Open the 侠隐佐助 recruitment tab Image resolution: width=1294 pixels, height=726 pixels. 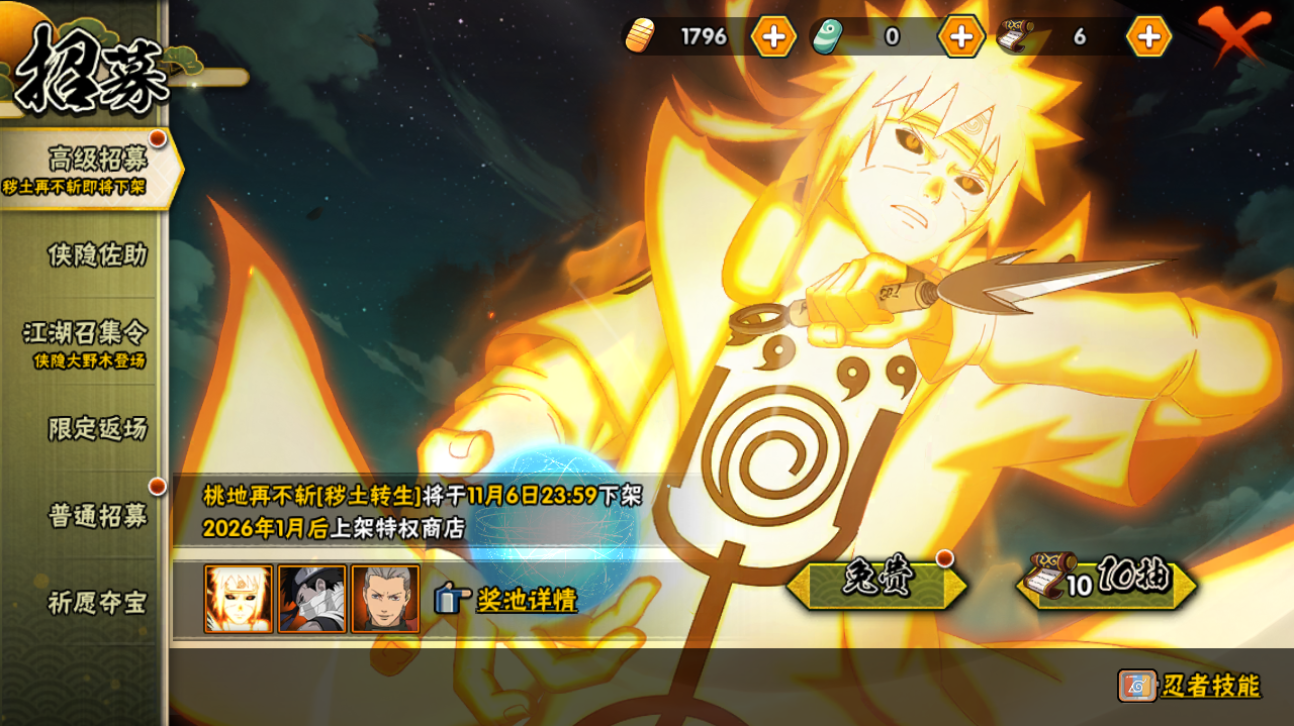click(x=96, y=255)
